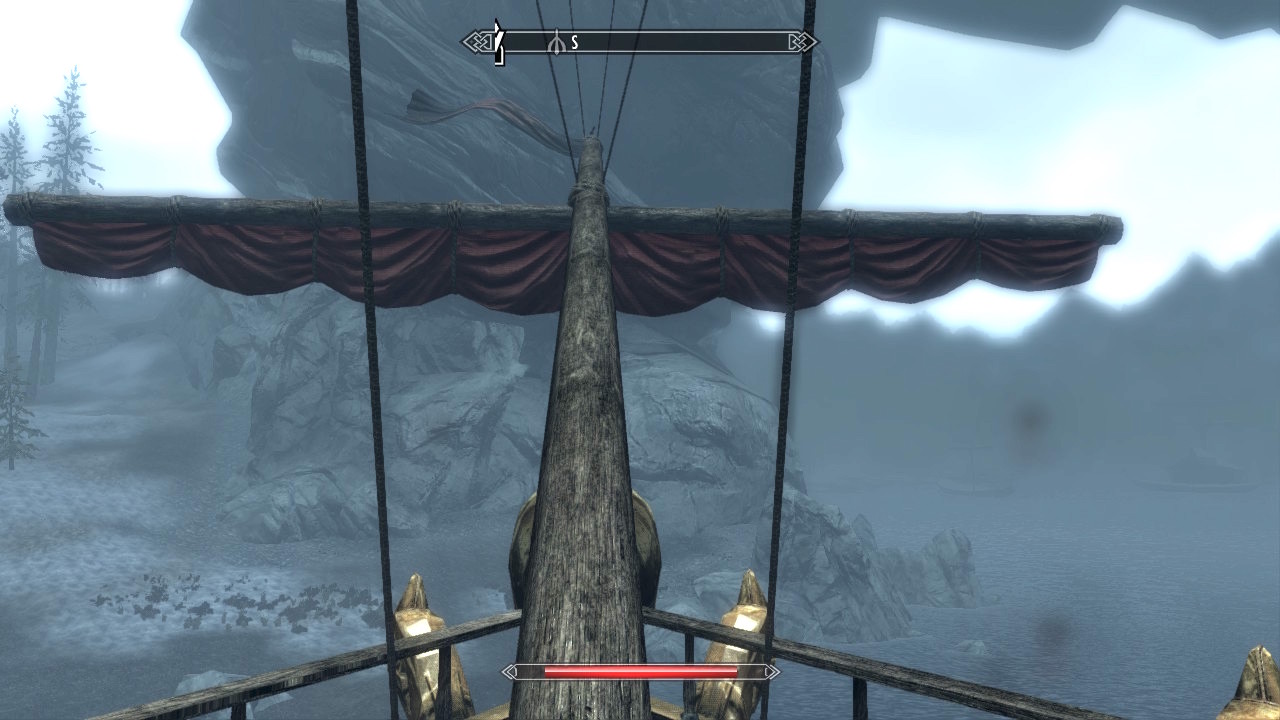Select the white quest arrow on the compass
Screen dimensions: 1280x720
click(x=499, y=42)
